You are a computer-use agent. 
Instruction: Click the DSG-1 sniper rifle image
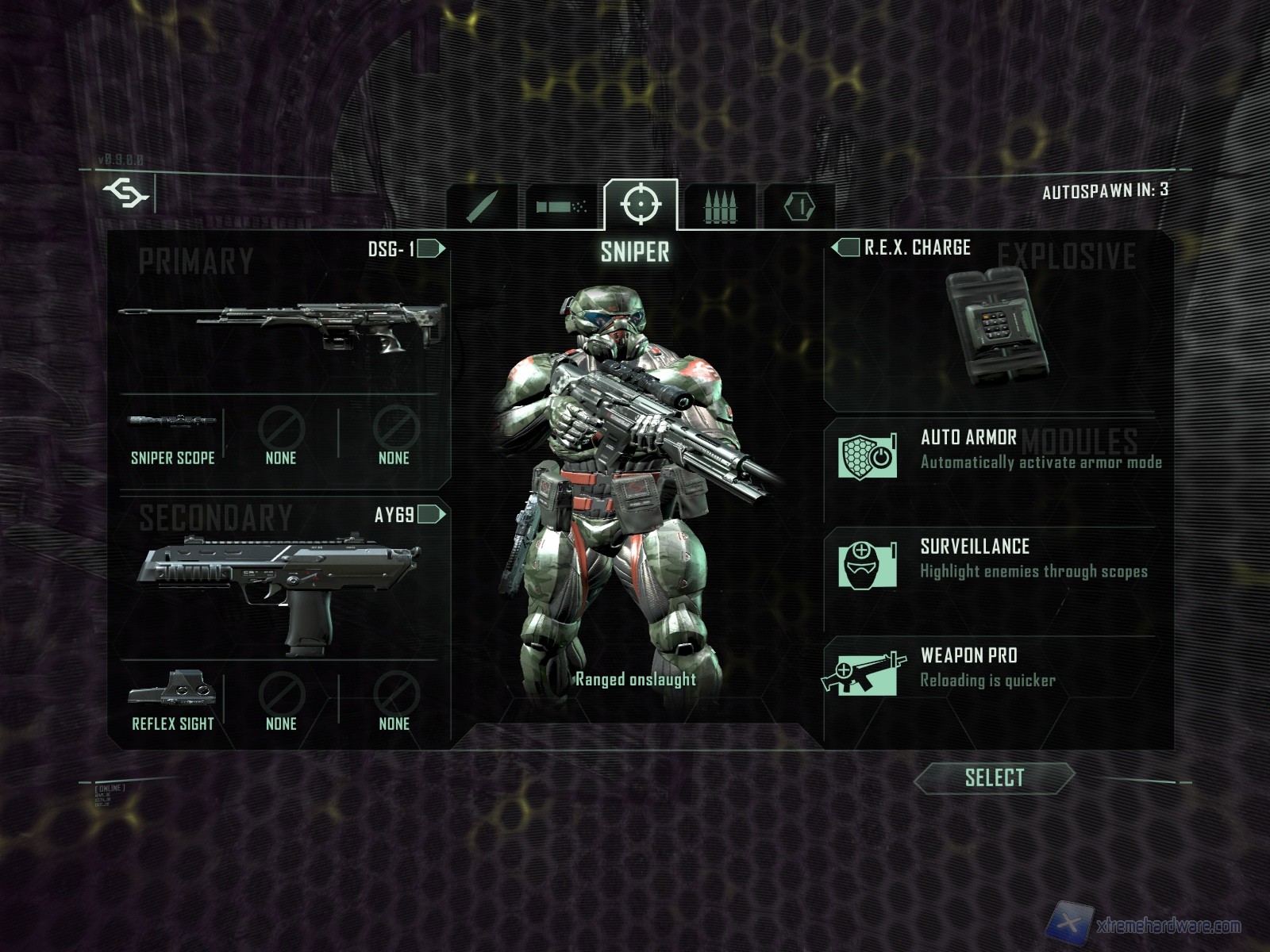(282, 325)
